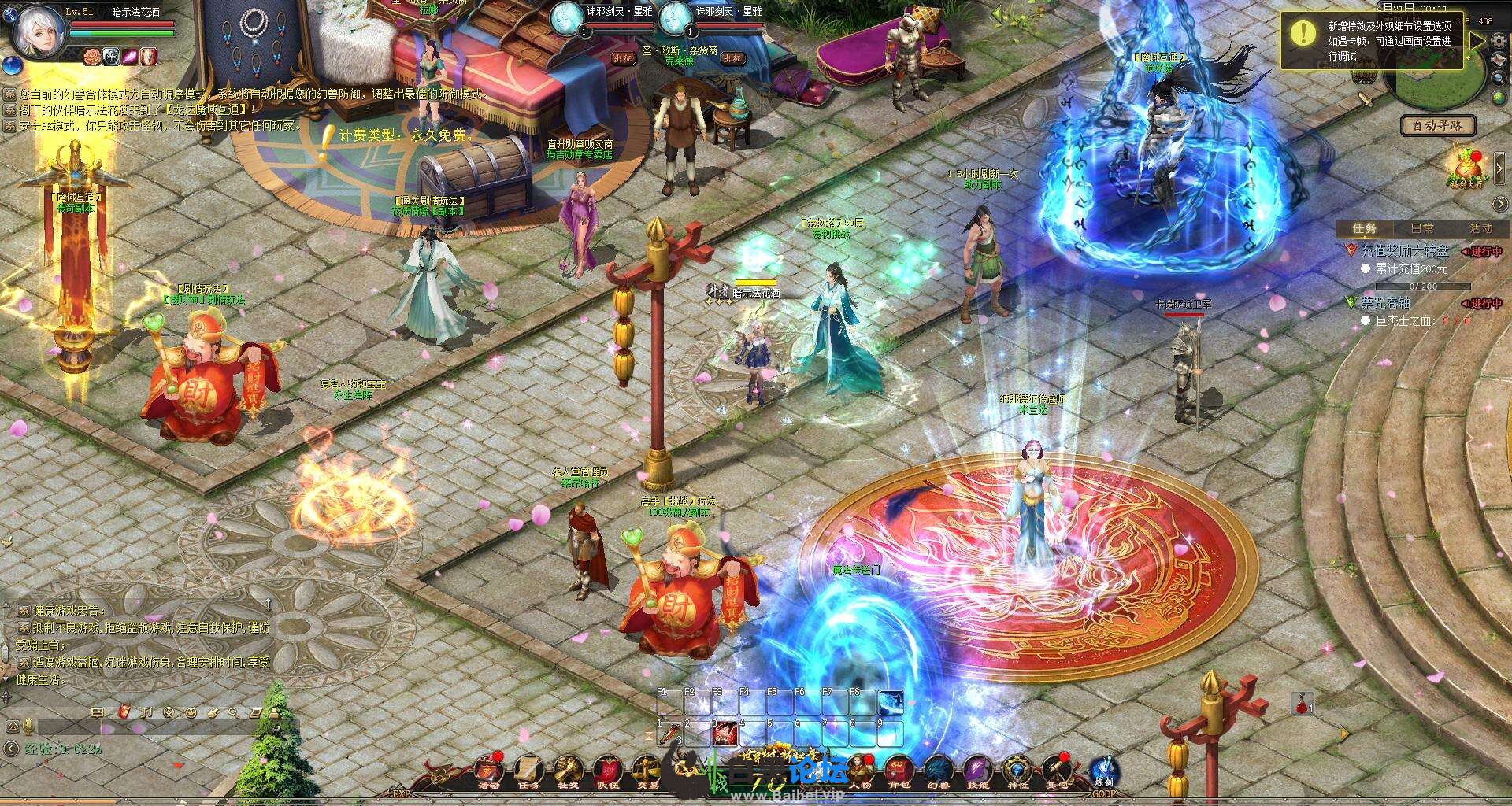Use the sword item in hotbar slot 1

pos(669,734)
